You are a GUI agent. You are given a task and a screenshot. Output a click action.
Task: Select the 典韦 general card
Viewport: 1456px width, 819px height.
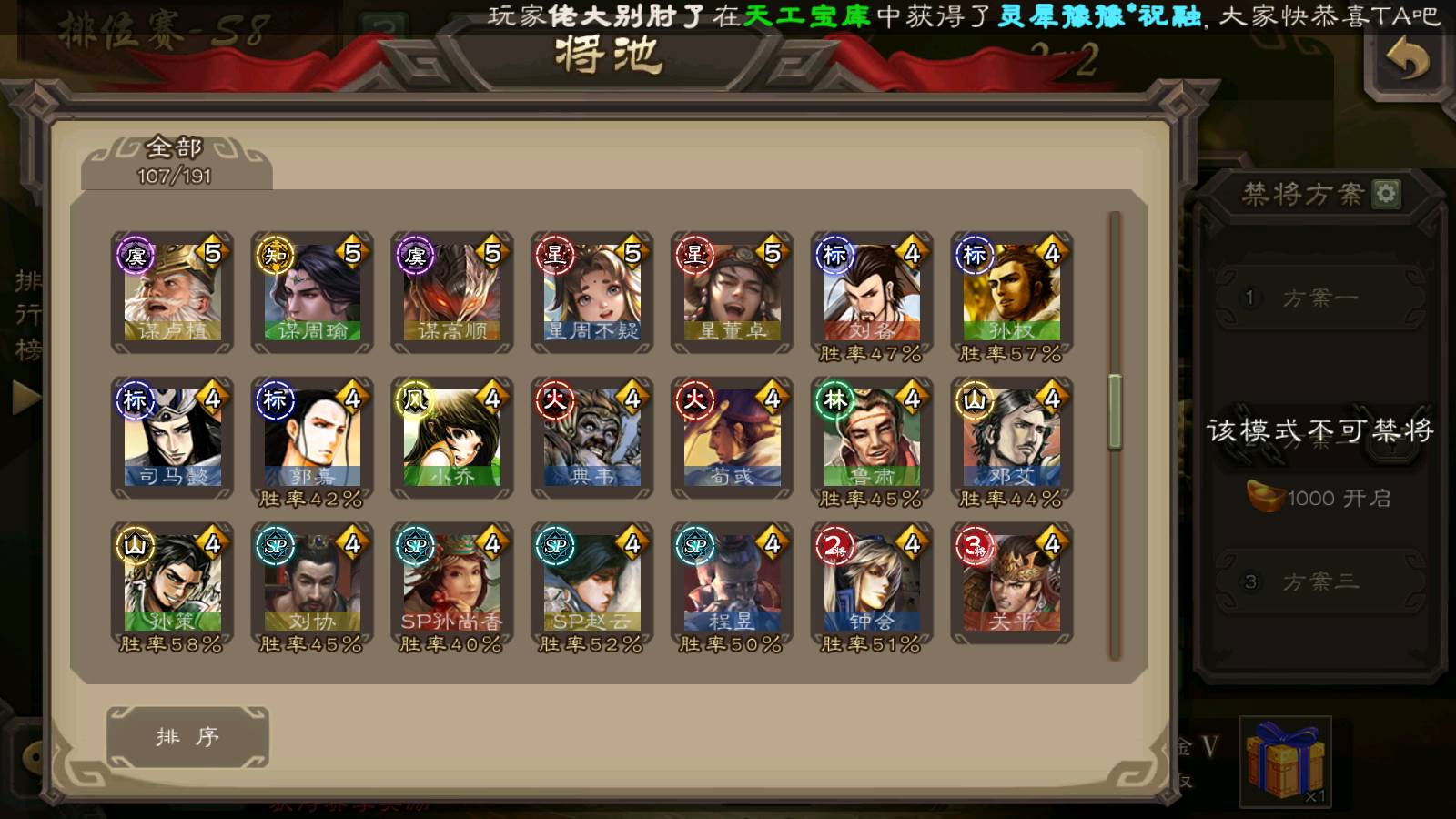click(x=592, y=437)
